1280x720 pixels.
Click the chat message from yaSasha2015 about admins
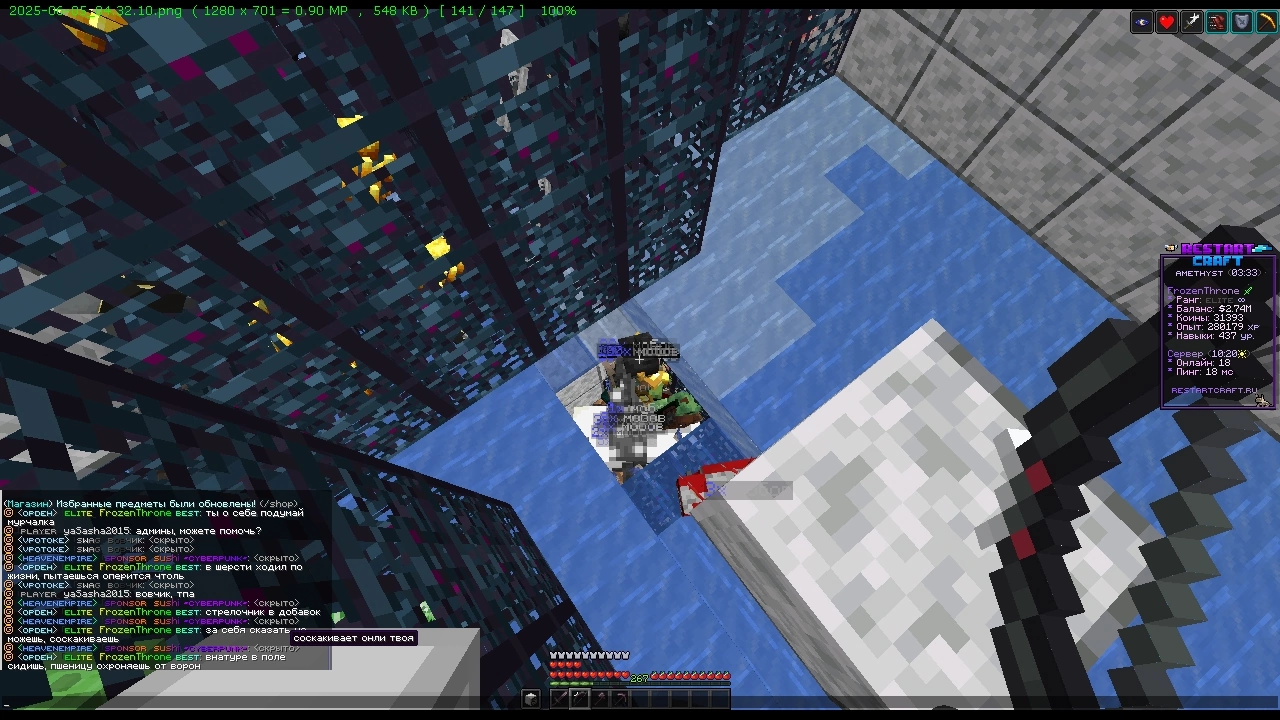(x=140, y=531)
